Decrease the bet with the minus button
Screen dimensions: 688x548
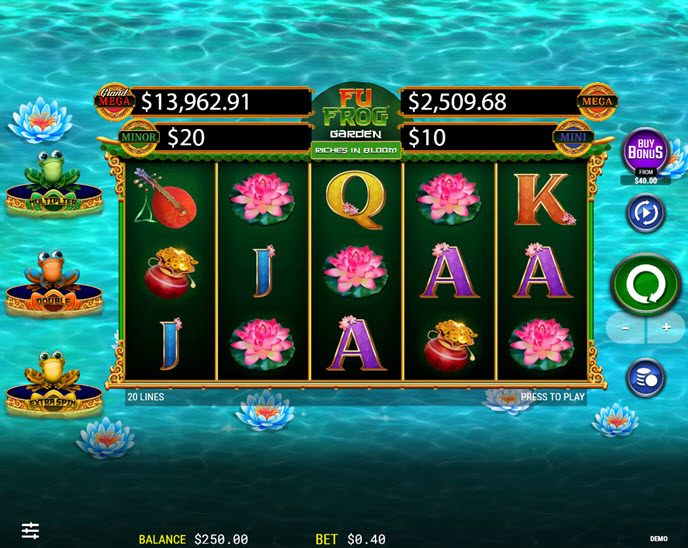coord(626,328)
